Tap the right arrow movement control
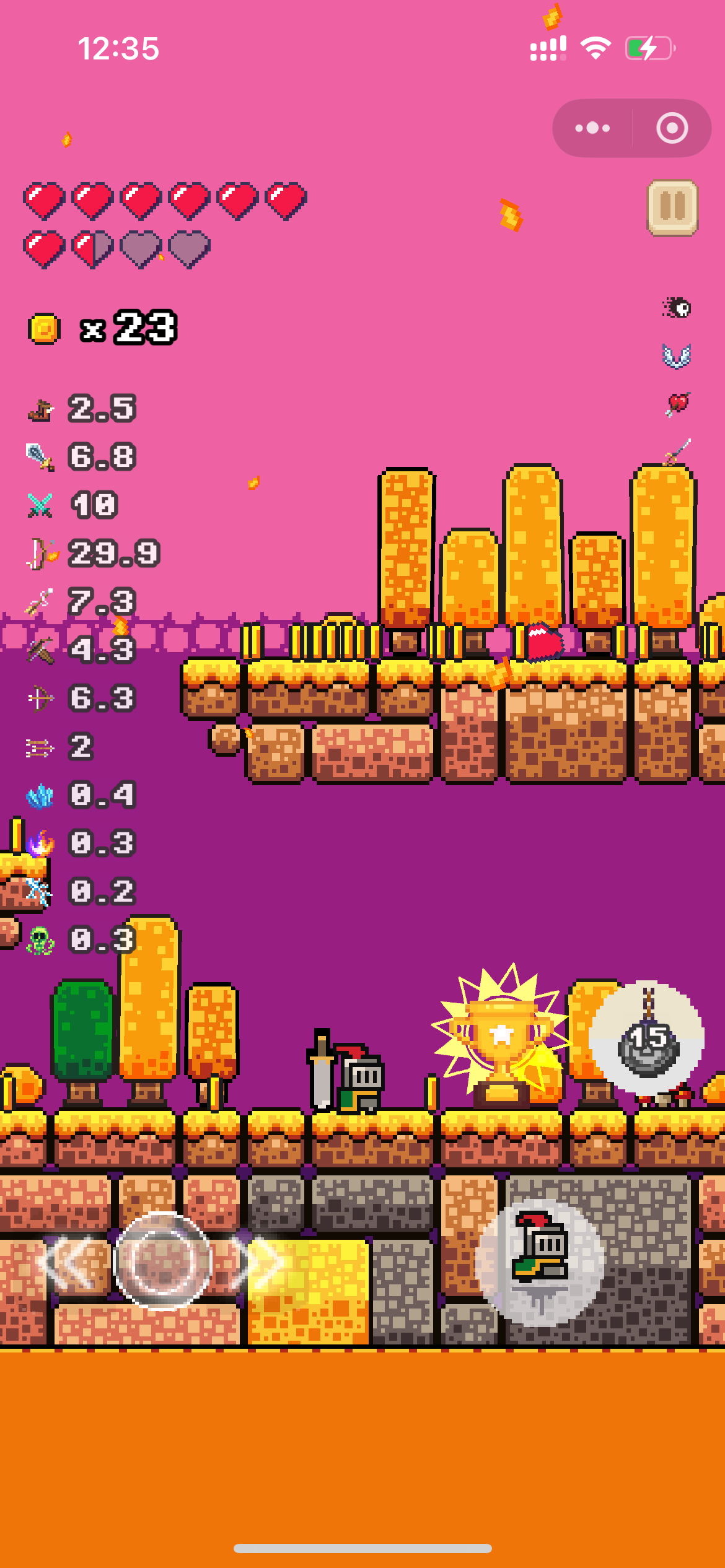 pyautogui.click(x=261, y=1261)
